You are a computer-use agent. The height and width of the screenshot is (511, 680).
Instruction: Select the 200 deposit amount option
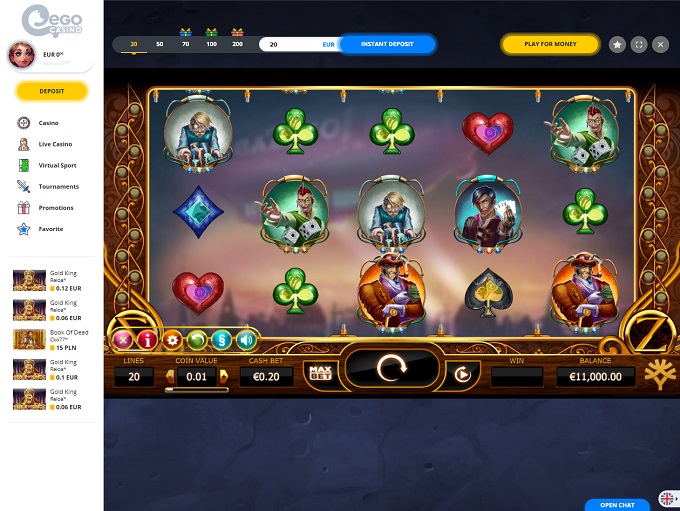(x=237, y=44)
